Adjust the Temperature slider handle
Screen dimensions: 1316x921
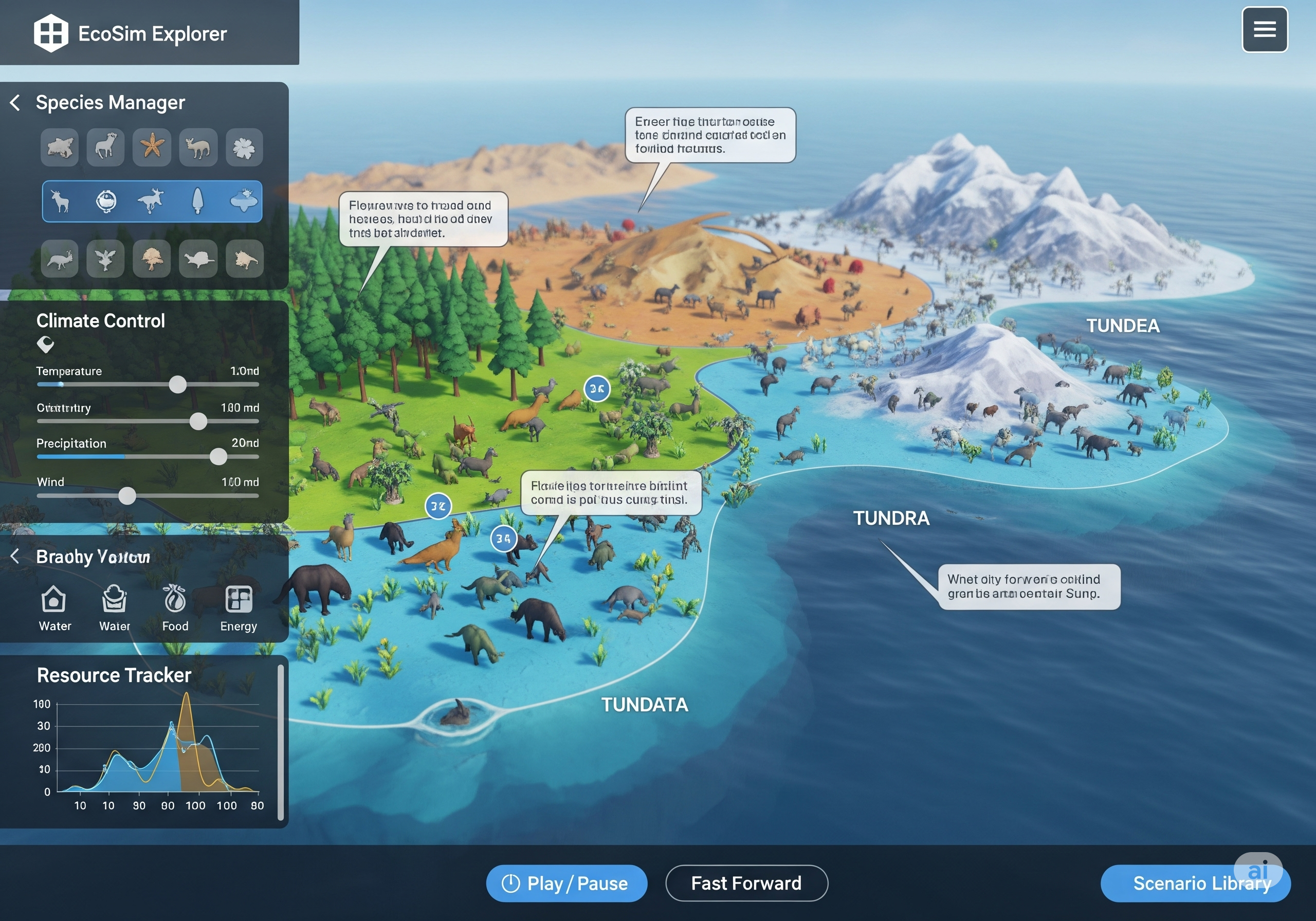[178, 384]
